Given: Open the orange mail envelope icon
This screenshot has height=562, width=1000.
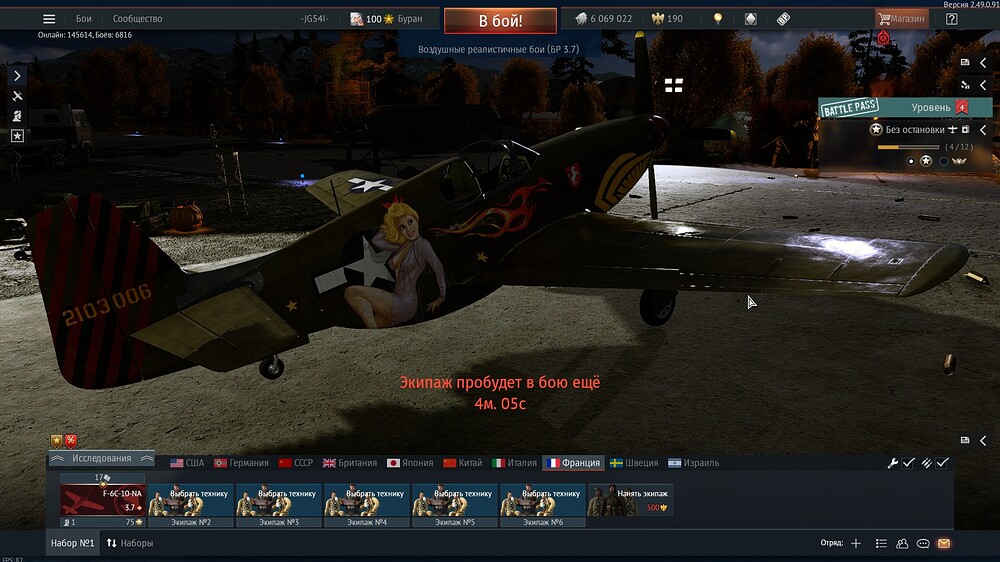Looking at the screenshot, I should pyautogui.click(x=943, y=543).
